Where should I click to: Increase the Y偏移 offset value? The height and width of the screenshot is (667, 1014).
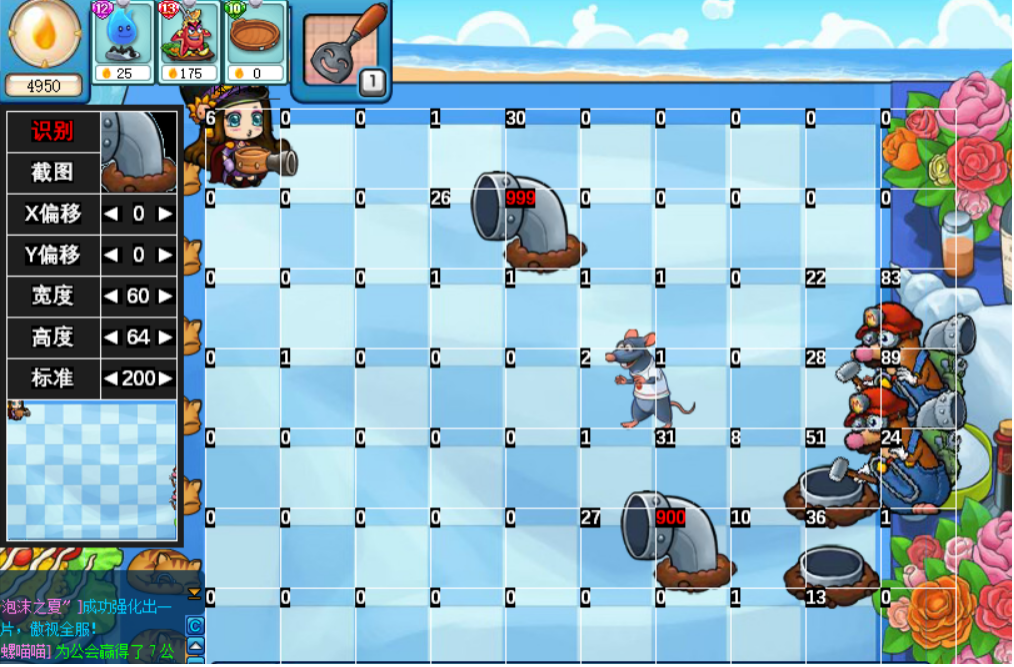coord(166,255)
